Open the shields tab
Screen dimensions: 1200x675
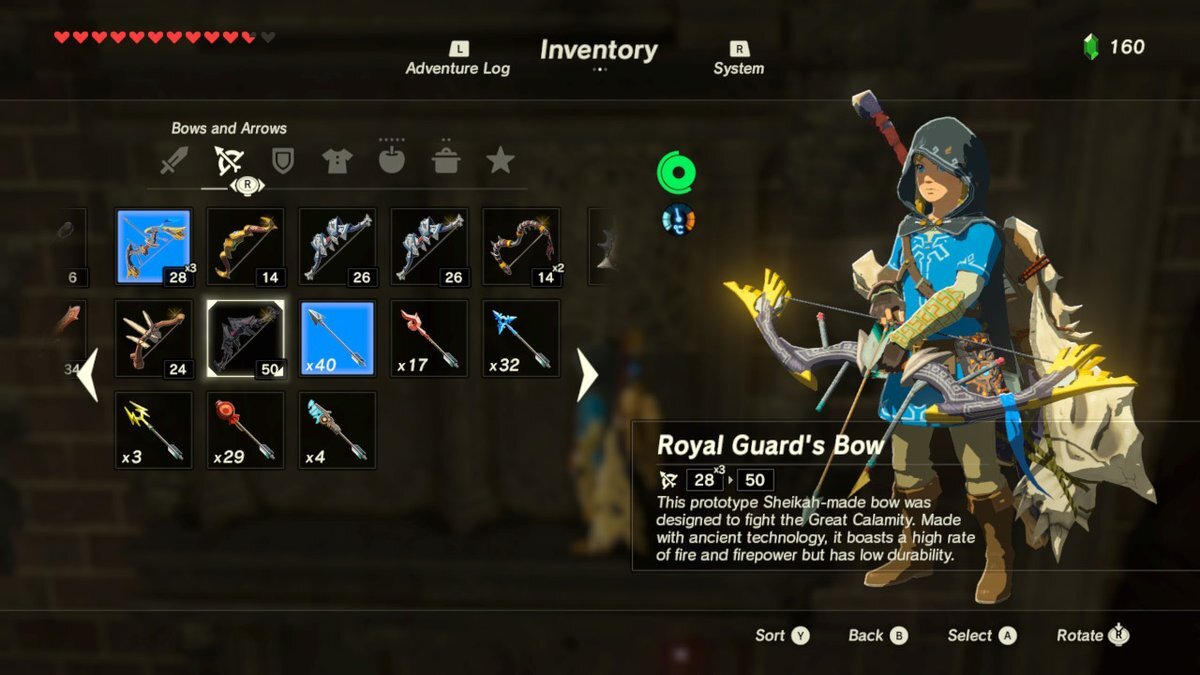tap(283, 160)
